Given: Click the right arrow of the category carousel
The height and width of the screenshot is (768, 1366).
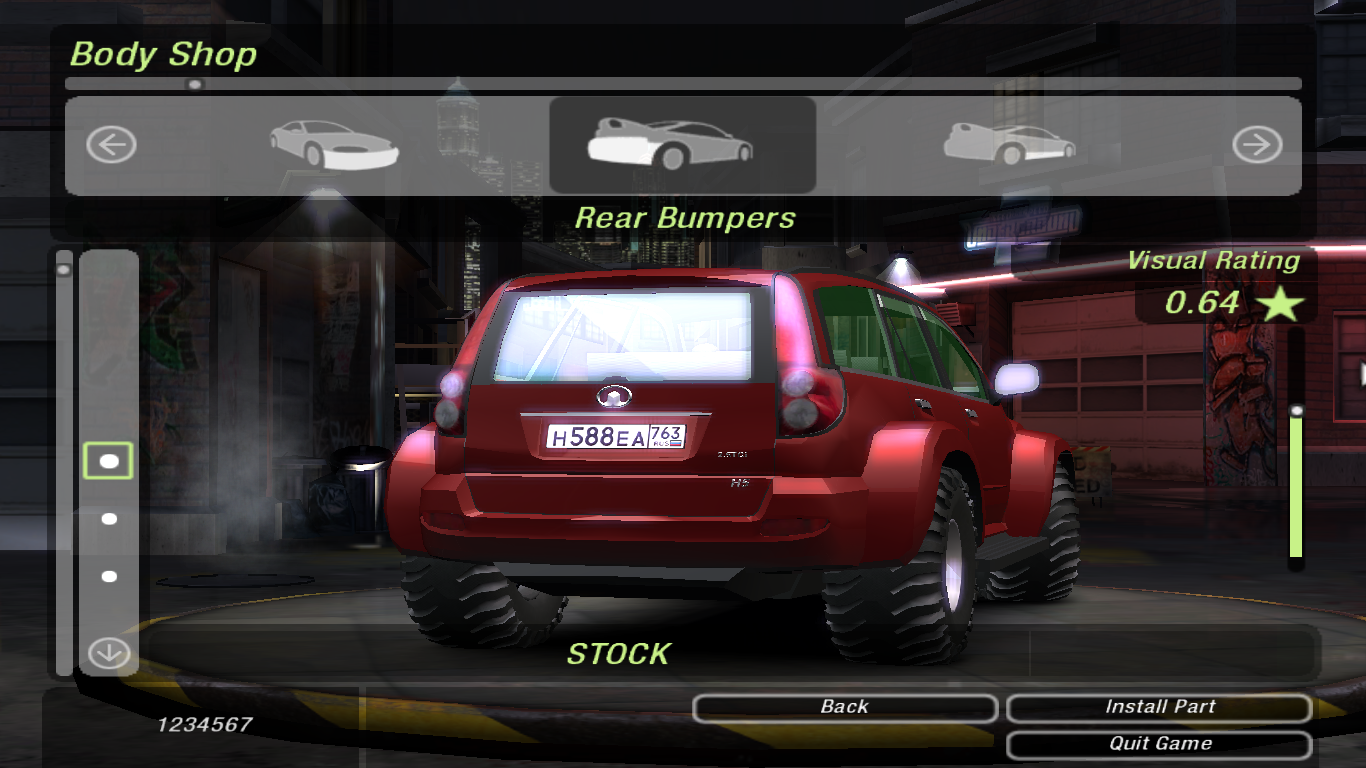Looking at the screenshot, I should coord(1256,146).
